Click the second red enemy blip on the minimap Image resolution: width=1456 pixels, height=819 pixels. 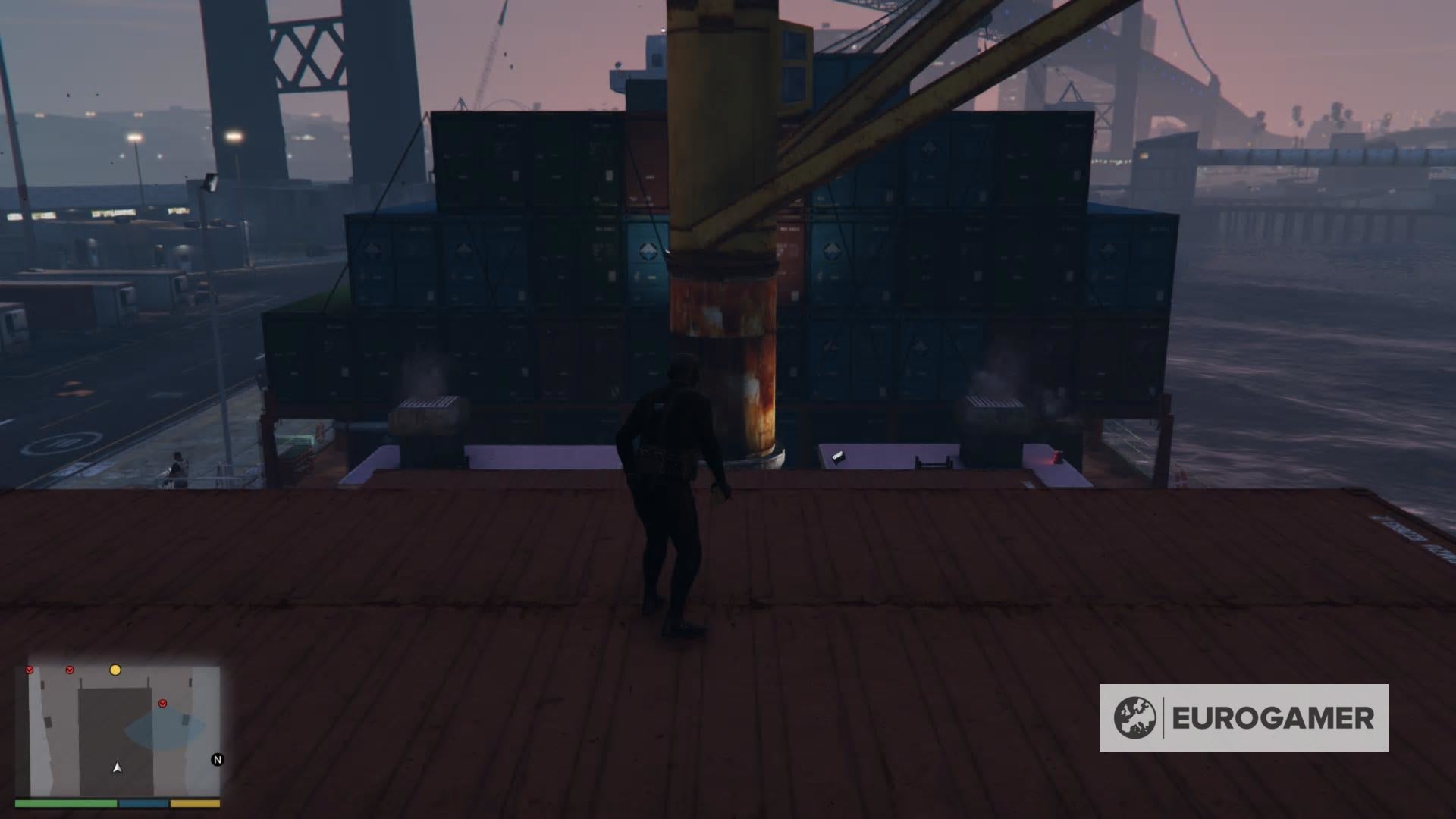tap(70, 670)
